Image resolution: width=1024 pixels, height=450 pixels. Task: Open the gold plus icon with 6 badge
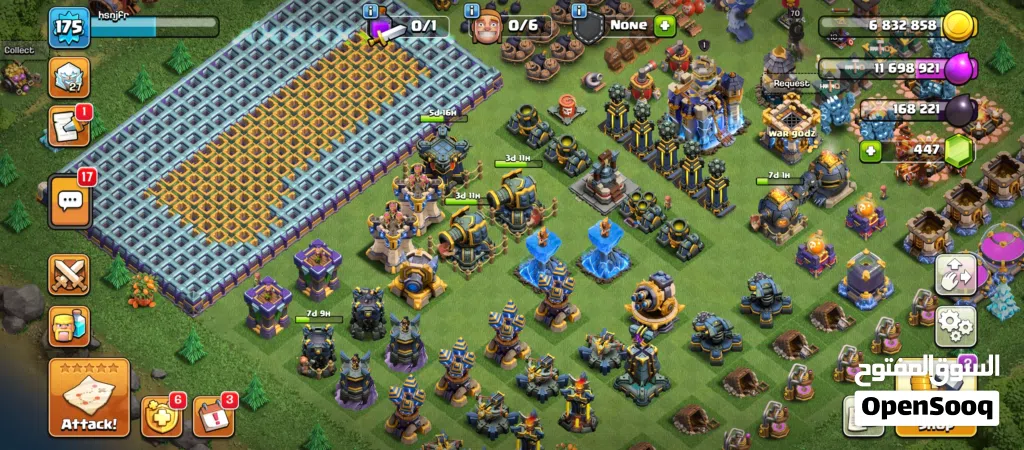point(162,416)
